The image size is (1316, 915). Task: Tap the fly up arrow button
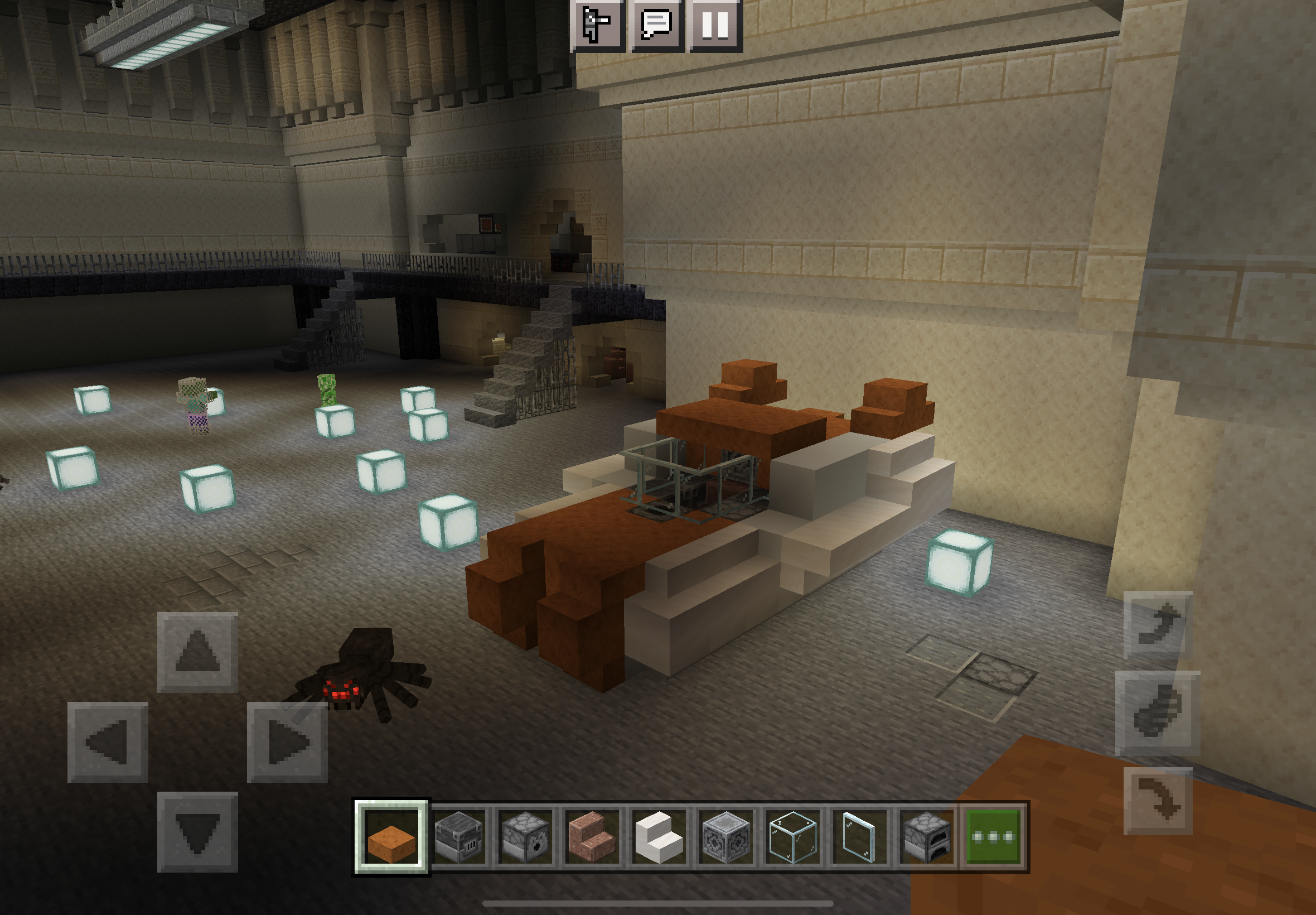pyautogui.click(x=1158, y=625)
